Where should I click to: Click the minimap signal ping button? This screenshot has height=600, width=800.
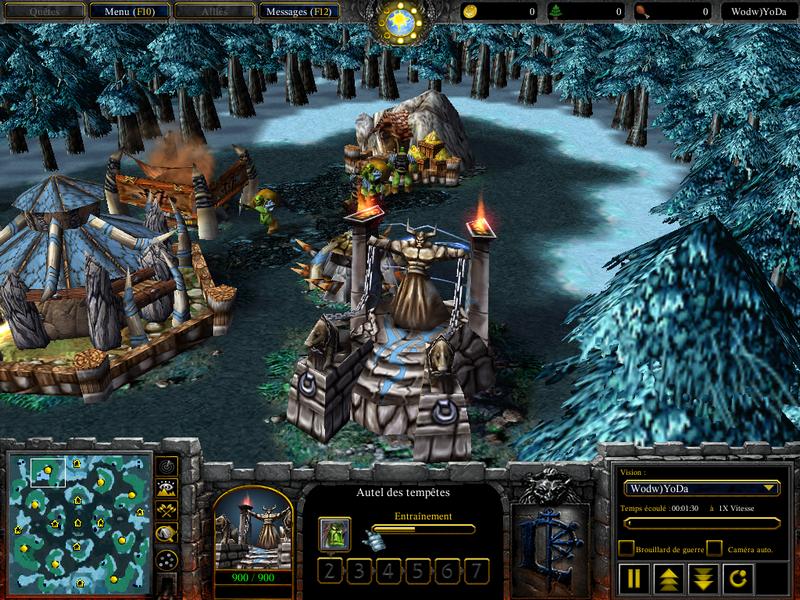[167, 467]
